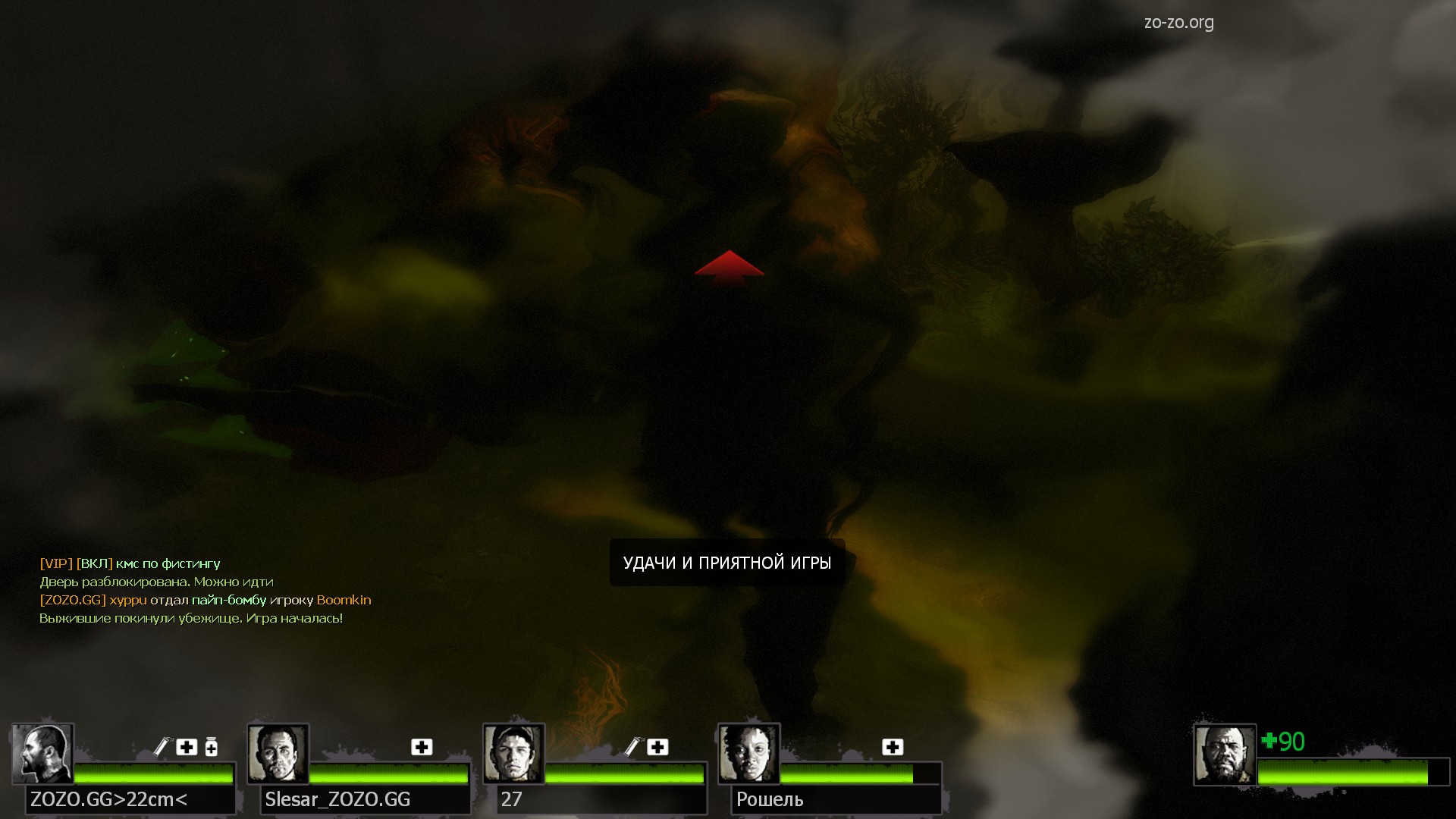Click Slesar_ZOZO.GG's survivor portrait
Screen dimensions: 1456x819
[278, 754]
